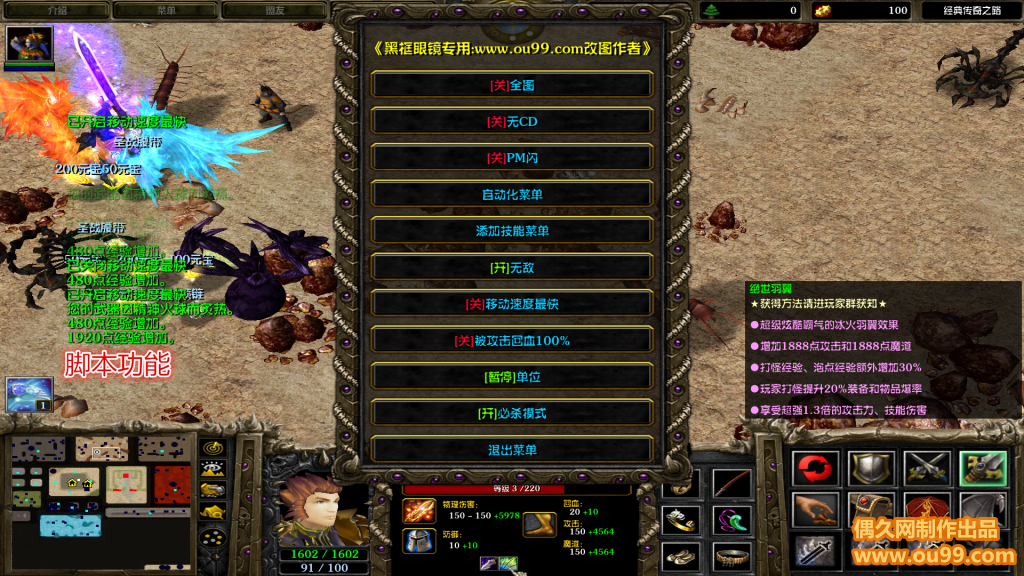Screen dimensions: 1024x576
Task: Choose 退出菜单 to exit the menu
Action: pyautogui.click(x=512, y=450)
